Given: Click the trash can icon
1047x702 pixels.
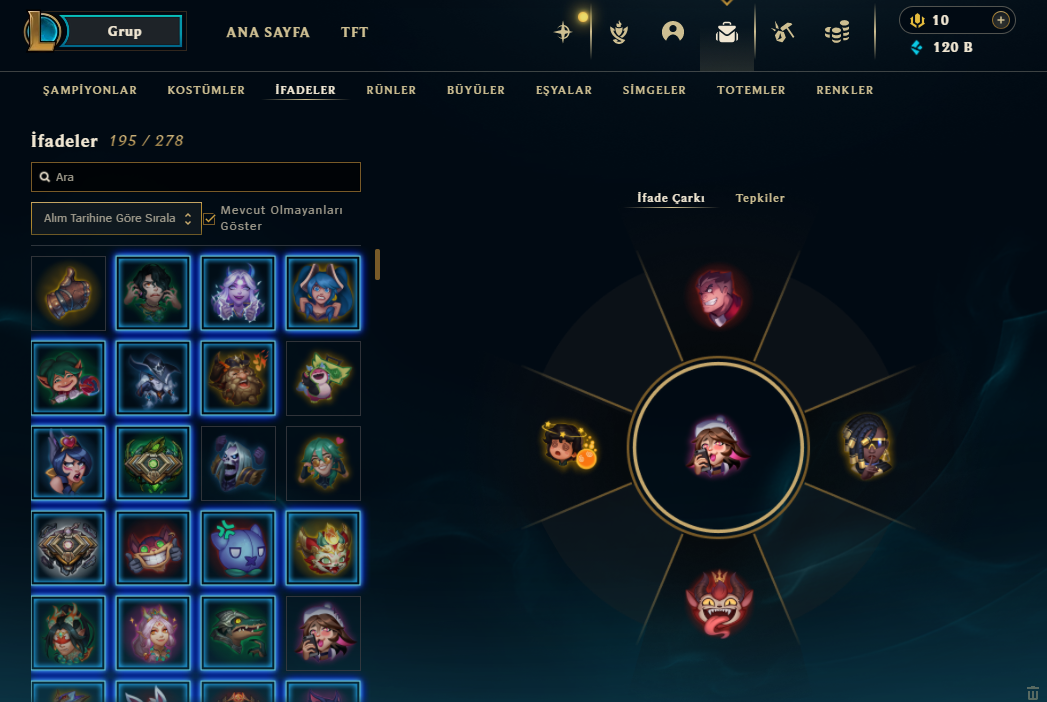Looking at the screenshot, I should [1033, 693].
